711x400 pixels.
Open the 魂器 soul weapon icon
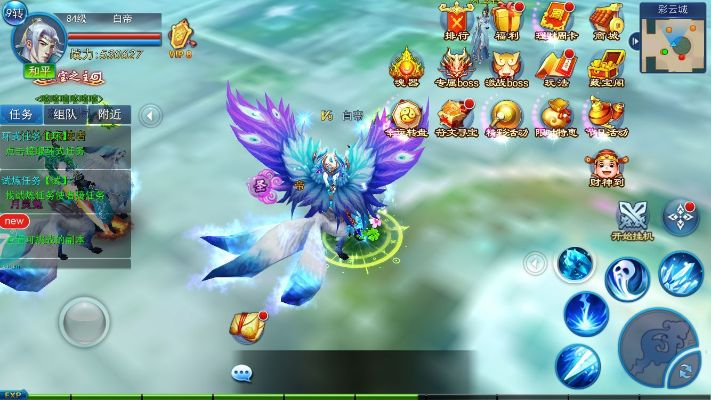pyautogui.click(x=406, y=68)
